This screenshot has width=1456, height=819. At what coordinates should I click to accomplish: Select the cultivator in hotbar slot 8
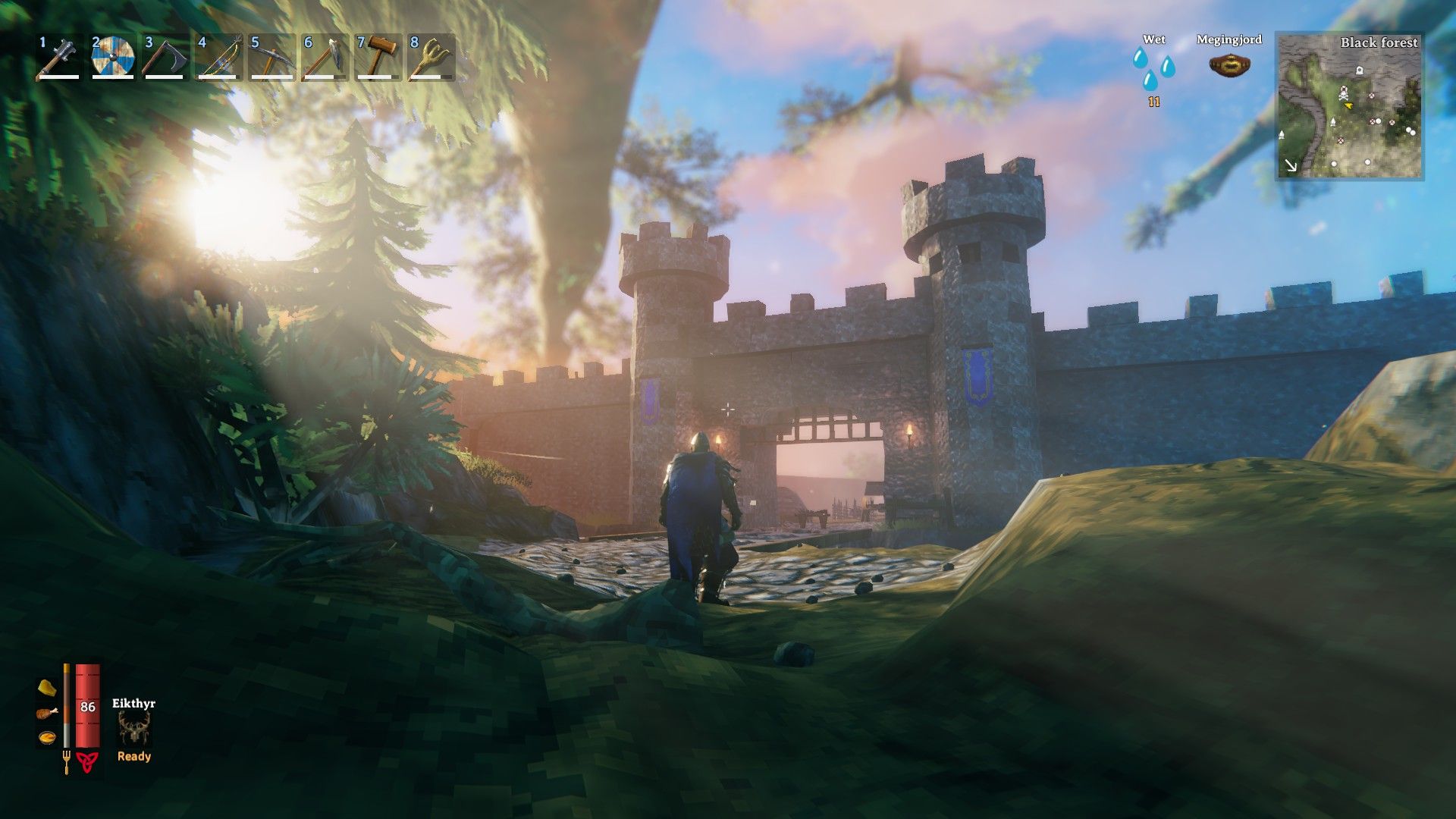click(431, 58)
